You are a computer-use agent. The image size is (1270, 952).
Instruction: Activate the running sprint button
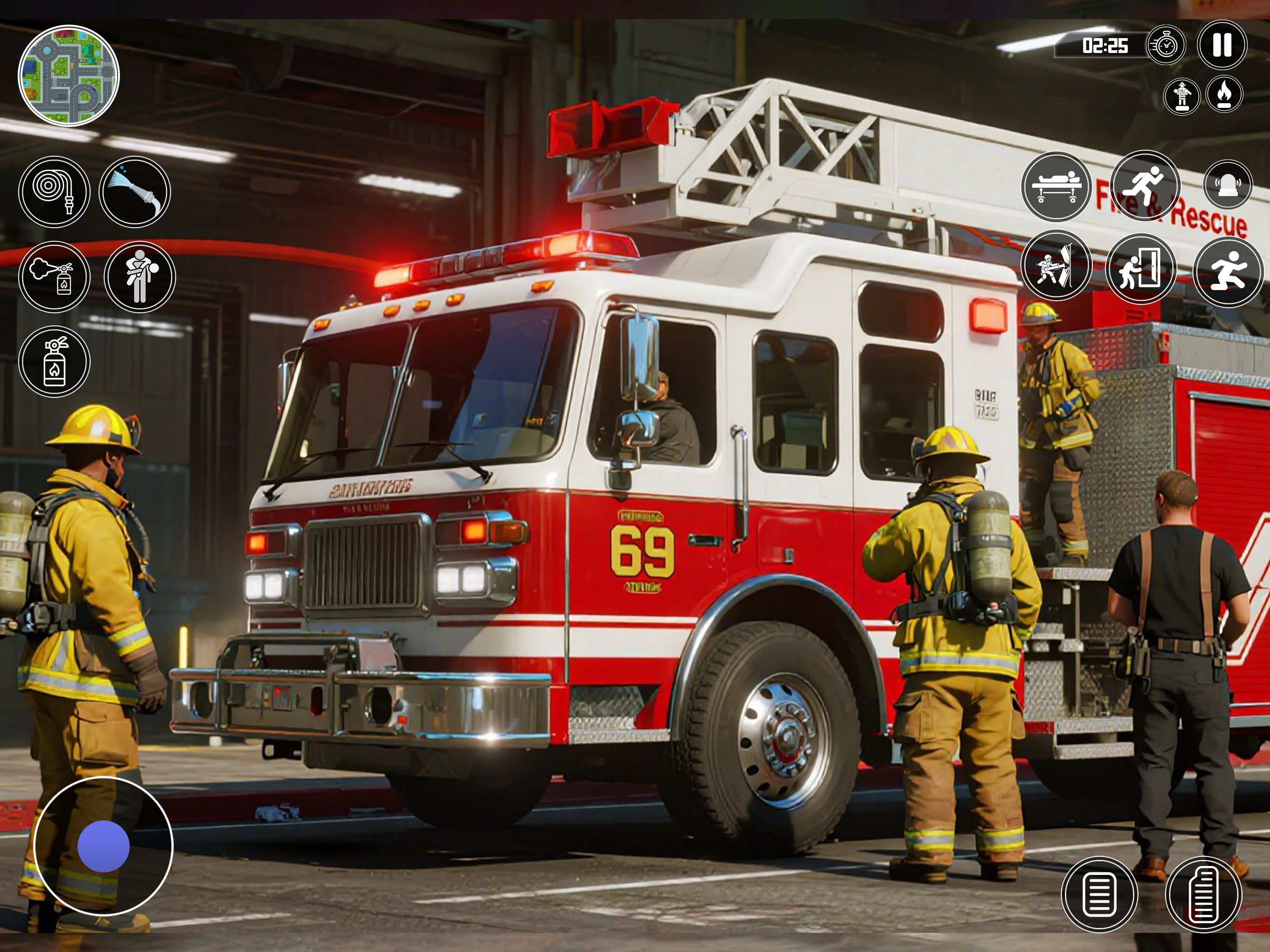[1145, 185]
